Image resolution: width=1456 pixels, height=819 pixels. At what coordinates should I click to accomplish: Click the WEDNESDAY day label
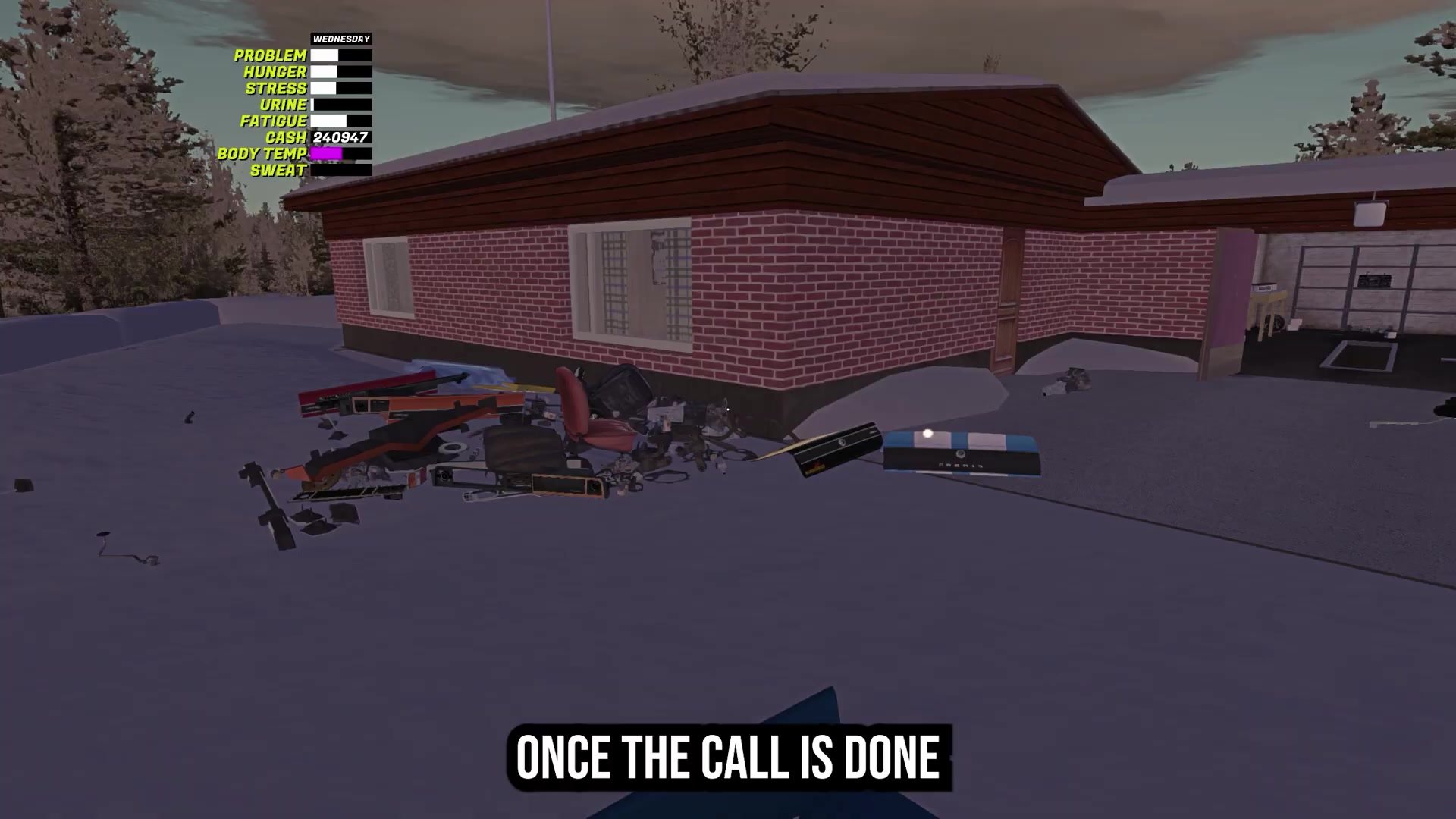tap(341, 36)
